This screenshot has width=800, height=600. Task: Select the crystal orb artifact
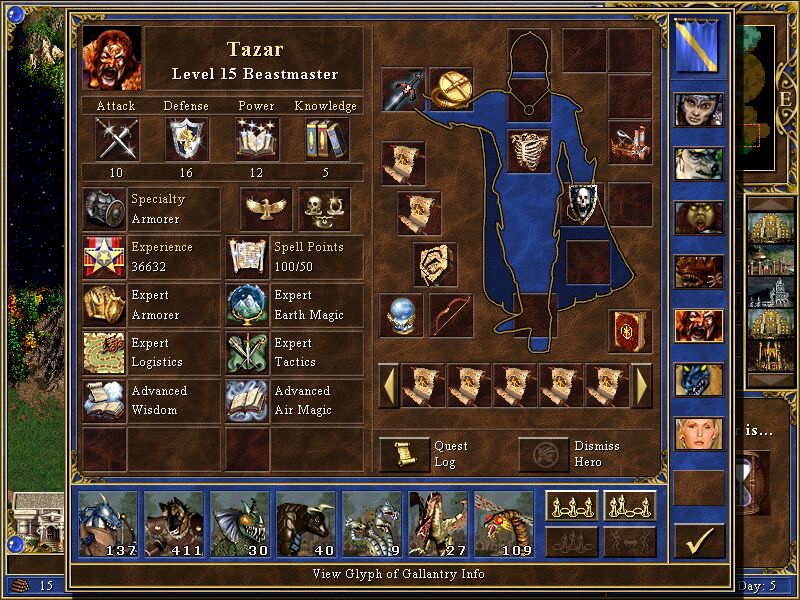coord(402,314)
